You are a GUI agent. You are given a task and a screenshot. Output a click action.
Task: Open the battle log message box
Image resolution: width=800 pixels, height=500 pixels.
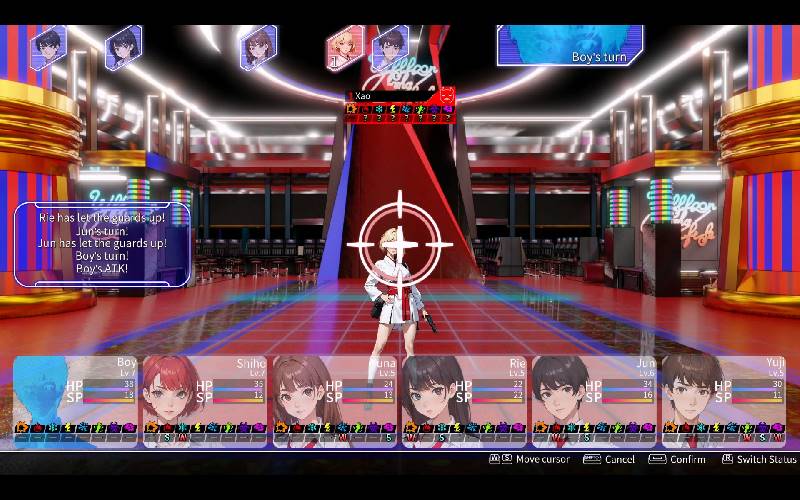(102, 244)
